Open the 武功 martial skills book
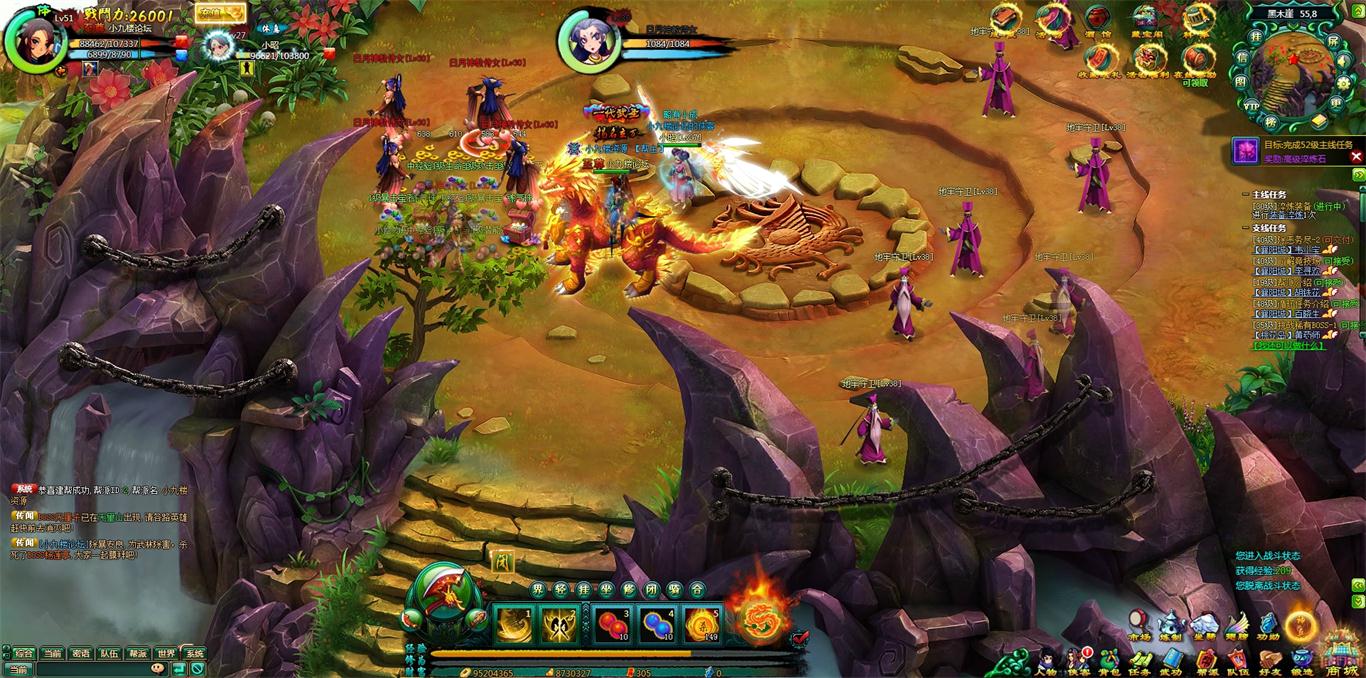The height and width of the screenshot is (678, 1366). click(1171, 660)
